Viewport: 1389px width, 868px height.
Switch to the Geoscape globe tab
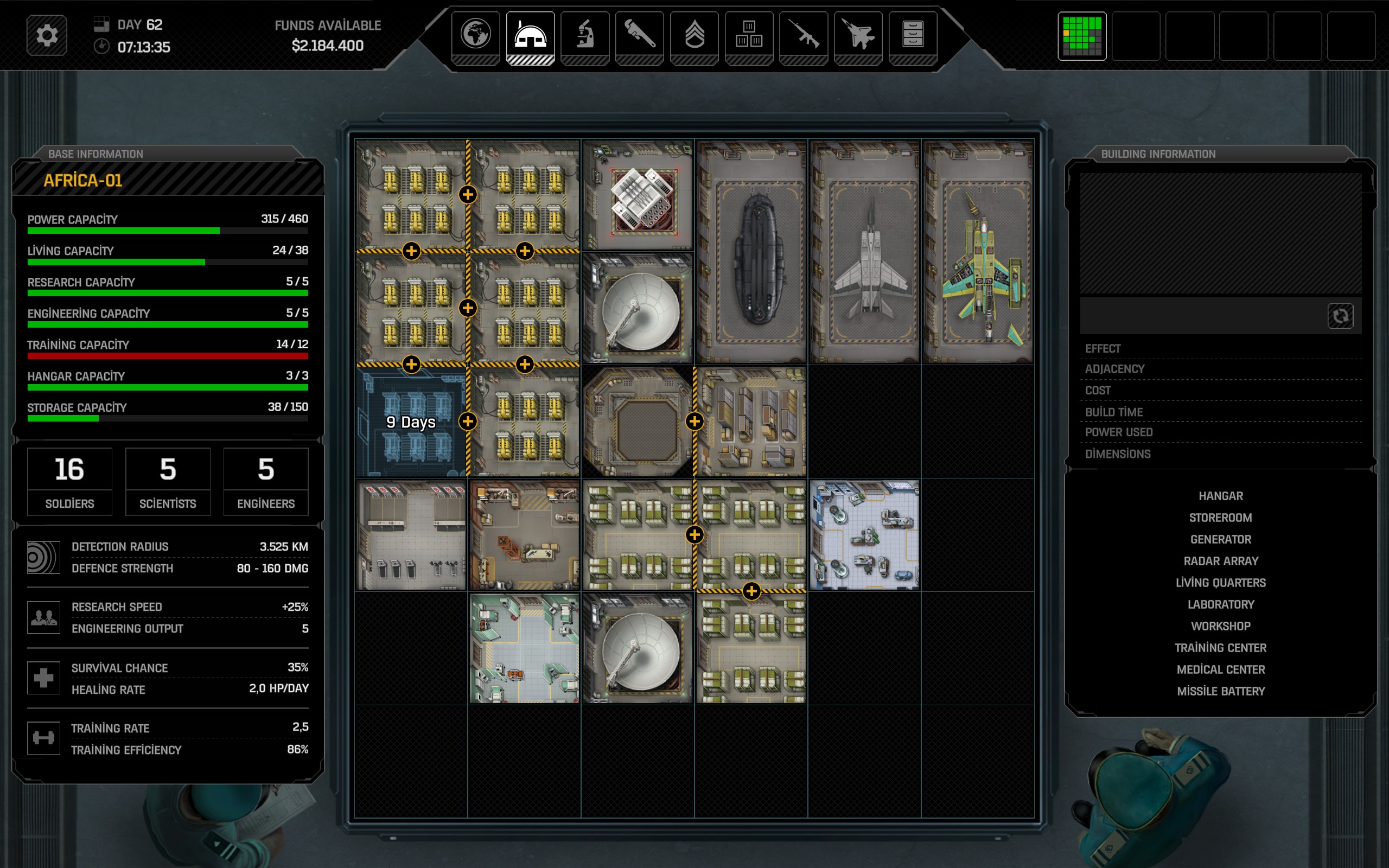pyautogui.click(x=475, y=35)
